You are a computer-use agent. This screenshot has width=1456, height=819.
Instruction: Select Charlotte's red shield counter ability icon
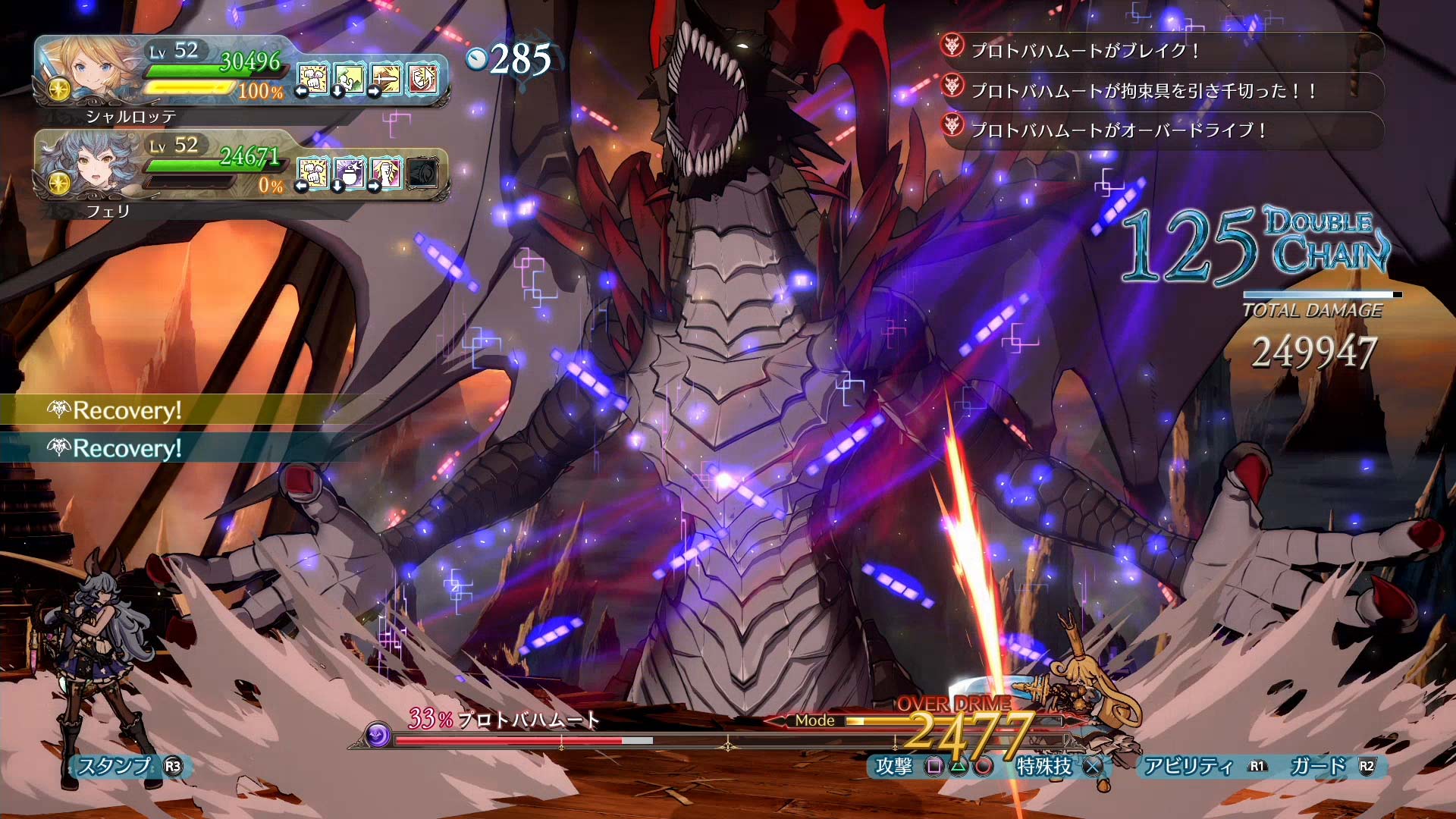coord(422,78)
